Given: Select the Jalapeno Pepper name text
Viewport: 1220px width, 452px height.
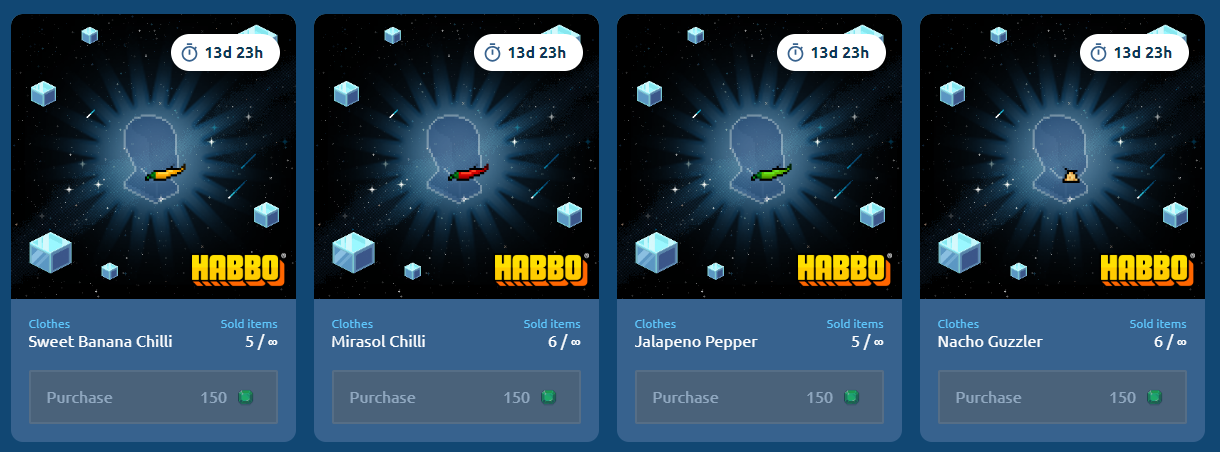Looking at the screenshot, I should [696, 342].
